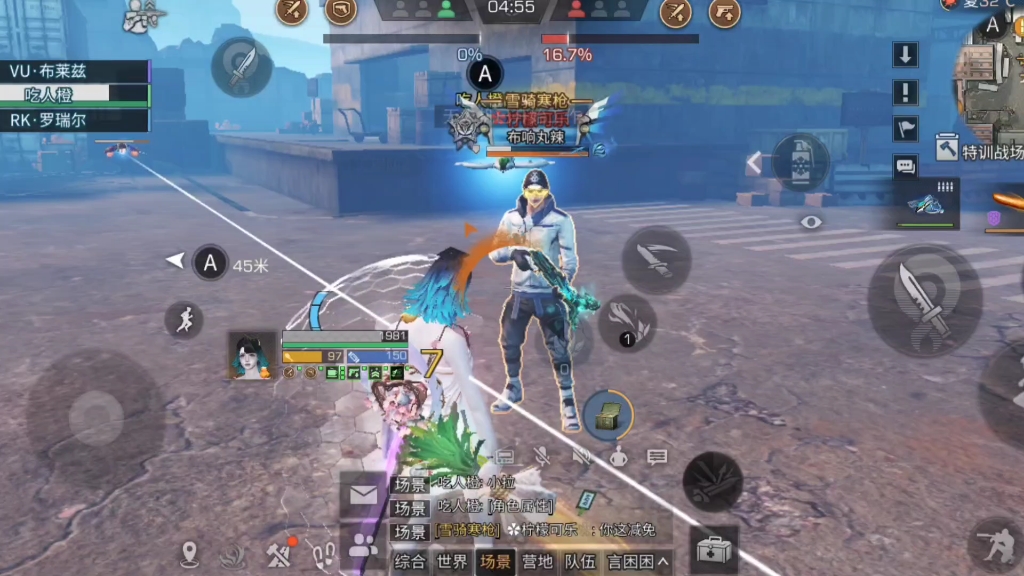The height and width of the screenshot is (576, 1024).
Task: Switch chat to the 世界 tab
Action: 452,562
